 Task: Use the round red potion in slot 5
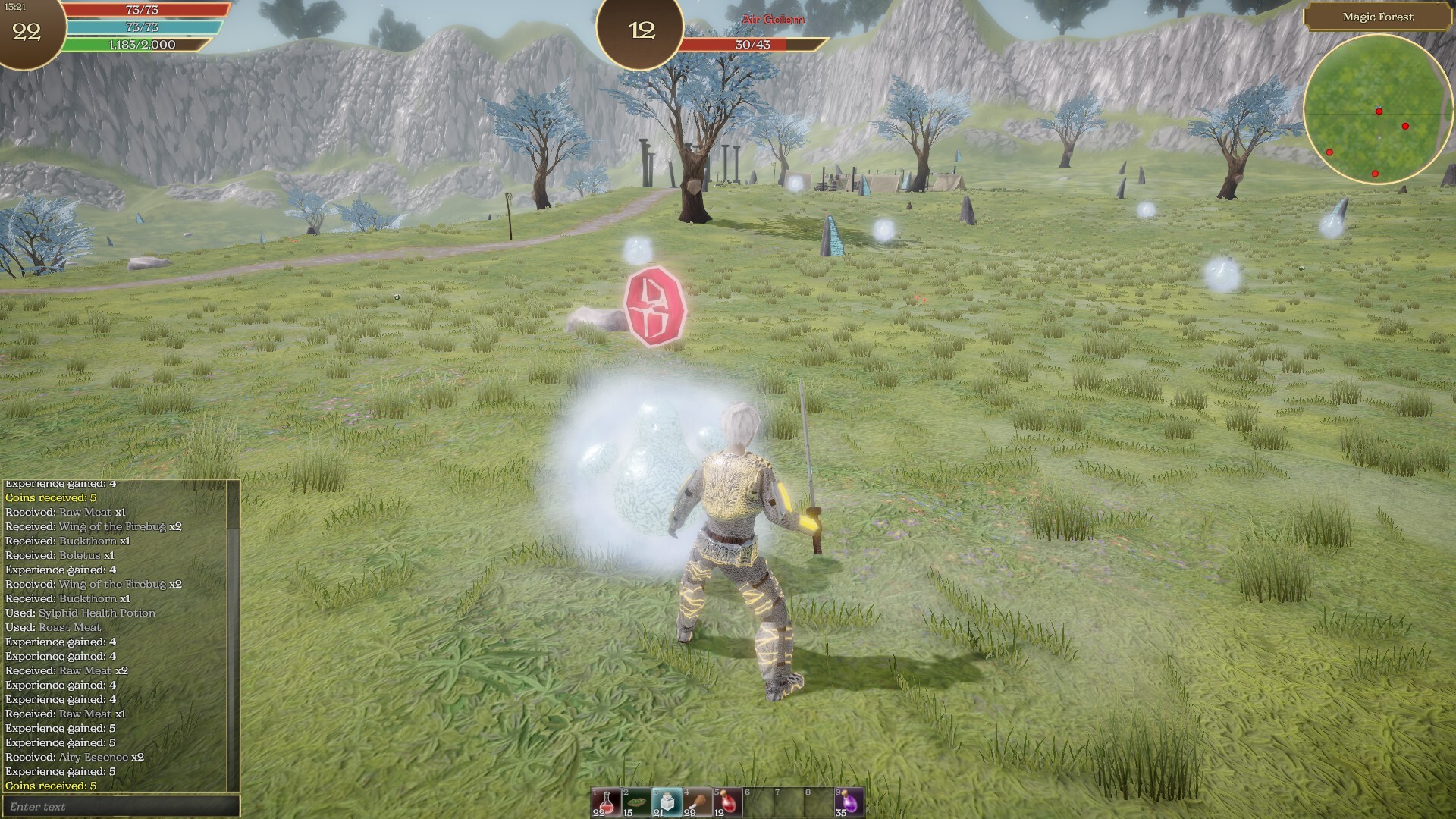click(x=727, y=802)
